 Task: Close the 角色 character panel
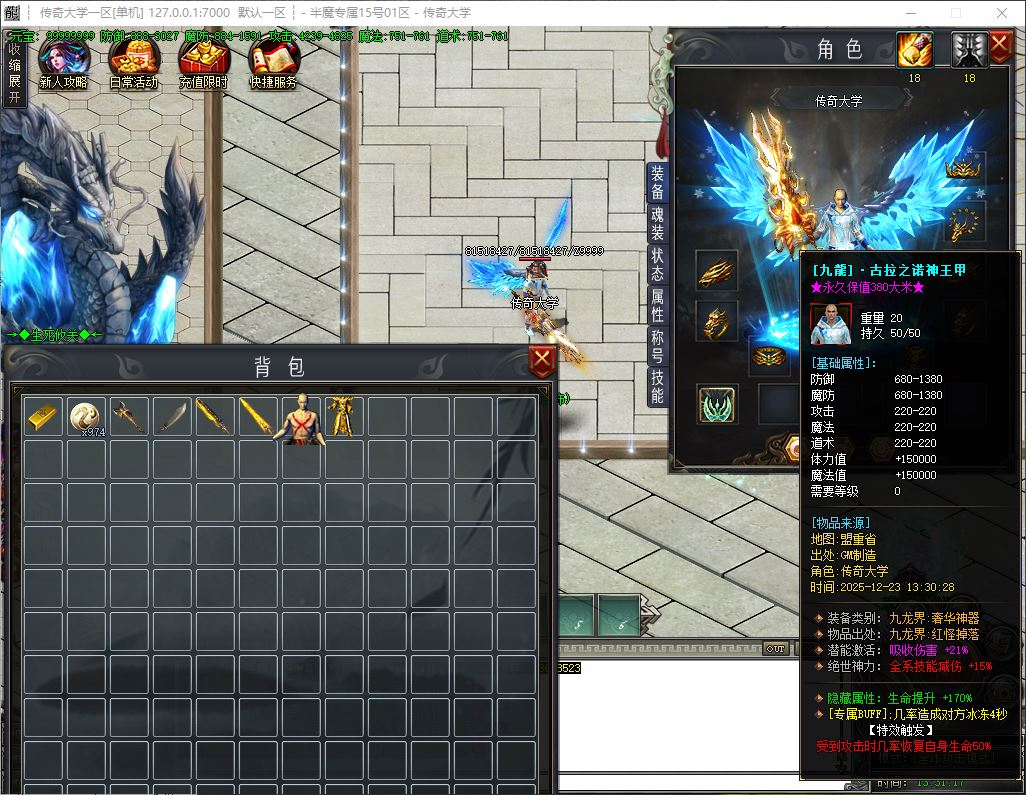pos(1000,46)
